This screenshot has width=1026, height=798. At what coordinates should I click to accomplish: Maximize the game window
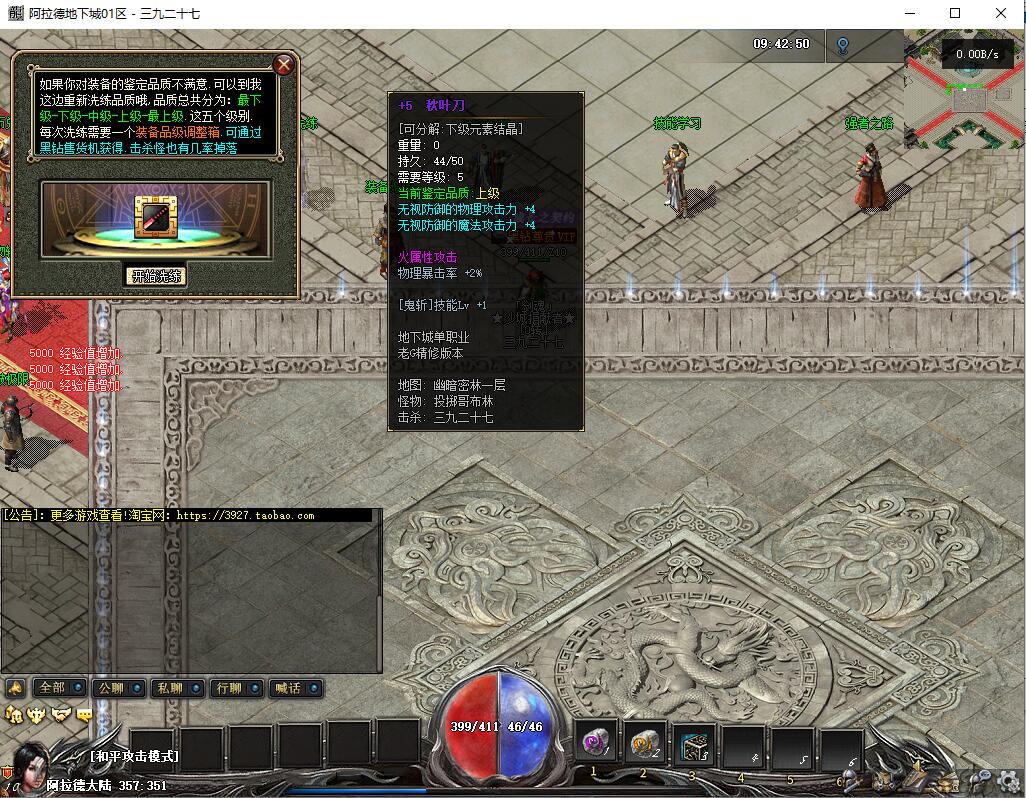(955, 13)
